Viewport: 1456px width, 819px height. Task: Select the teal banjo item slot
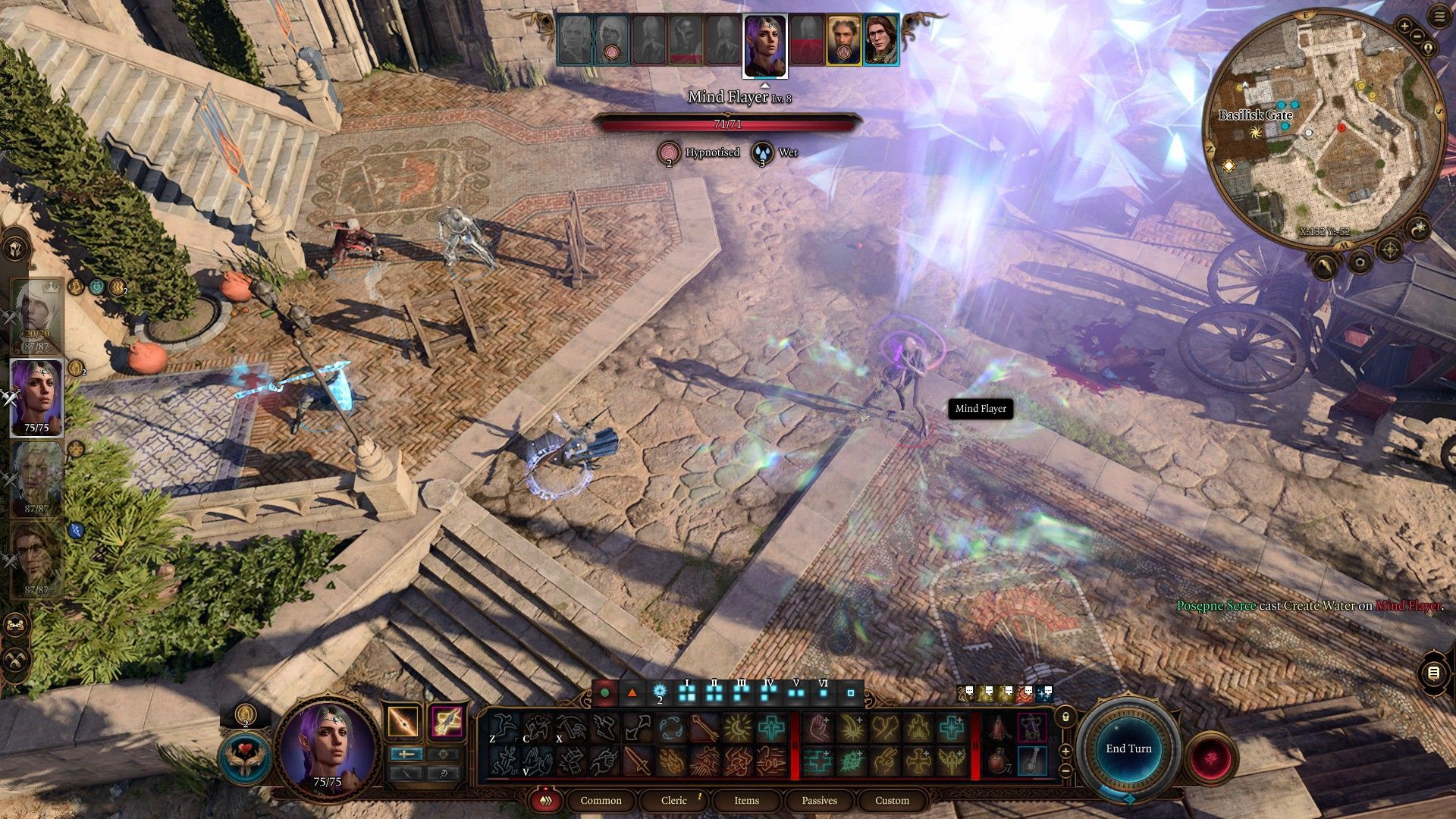(x=1031, y=761)
